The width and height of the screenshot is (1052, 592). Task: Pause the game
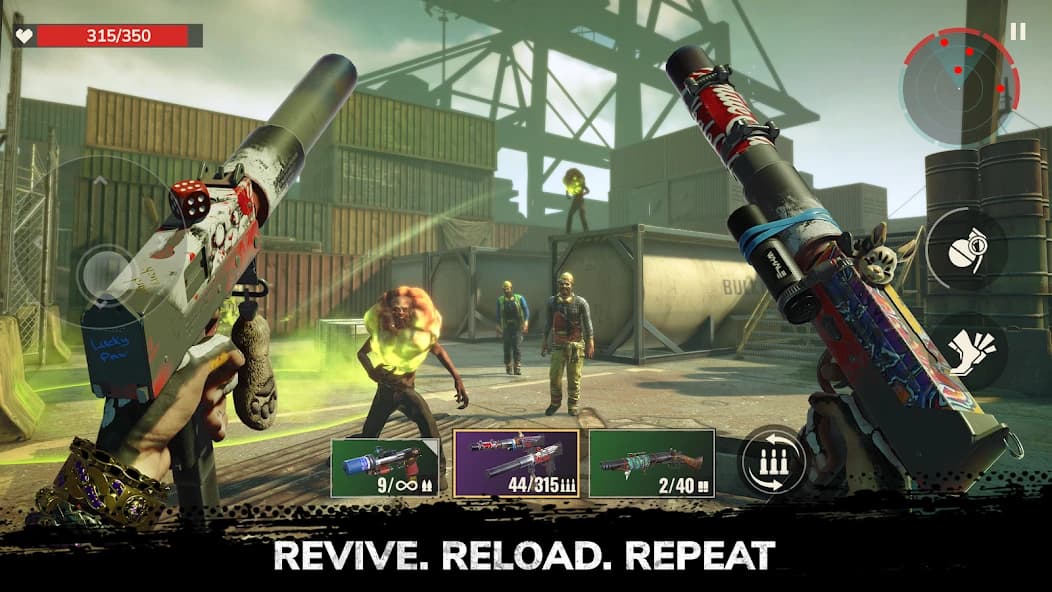[x=1017, y=32]
